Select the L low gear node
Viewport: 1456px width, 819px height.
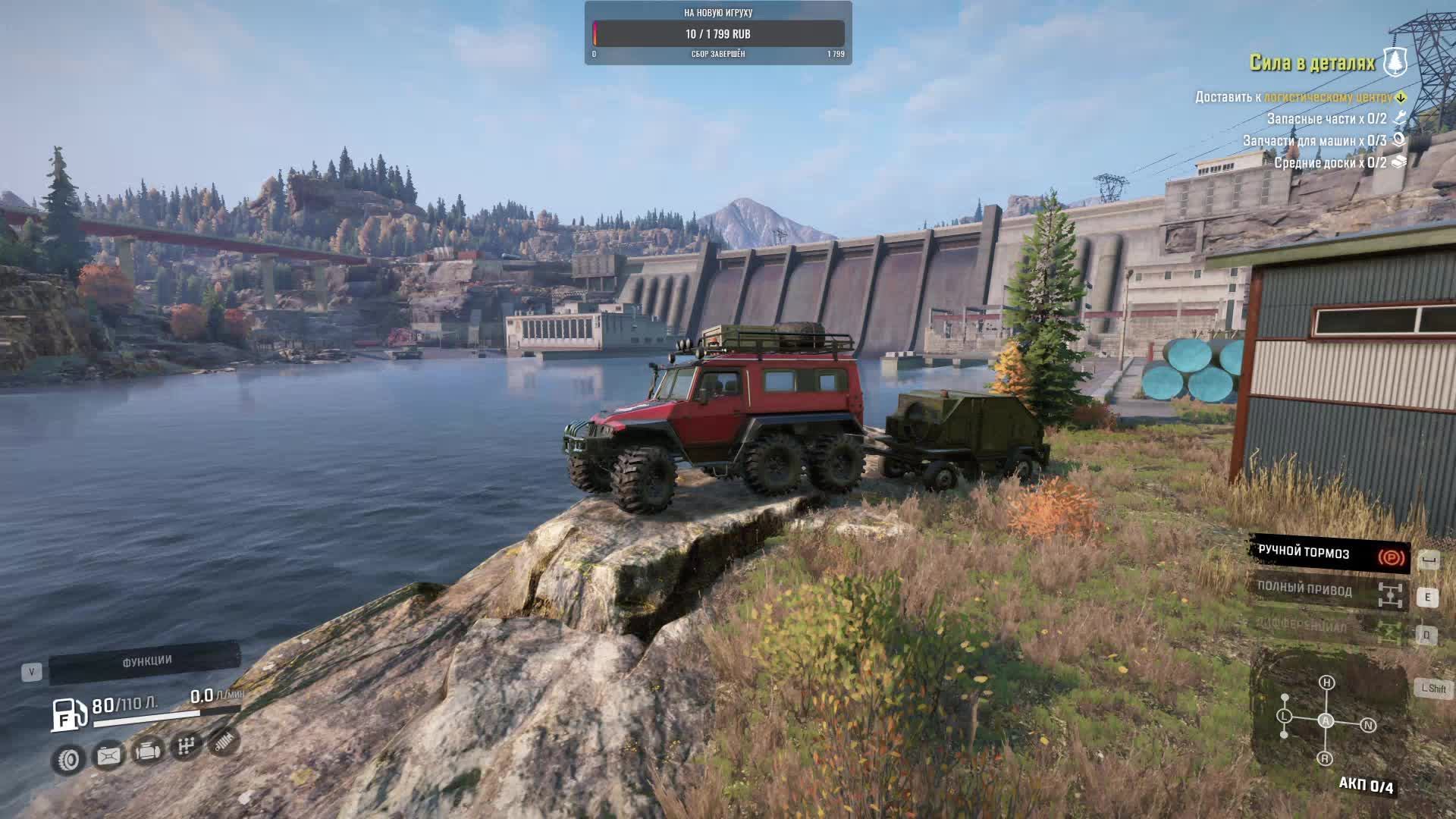tap(1284, 716)
